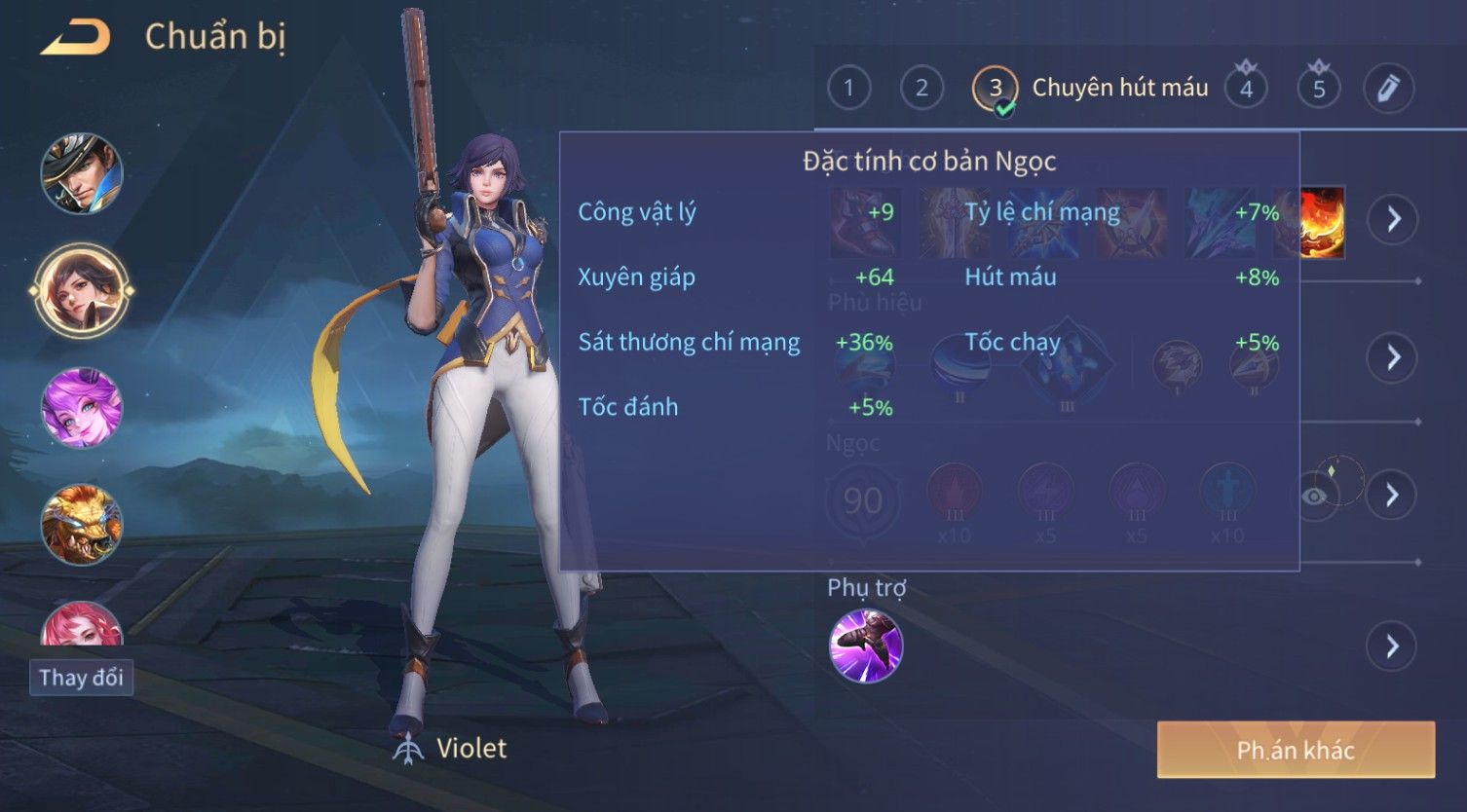Toggle the eye icon for Ngọc stats
1467x812 pixels.
coord(1314,497)
